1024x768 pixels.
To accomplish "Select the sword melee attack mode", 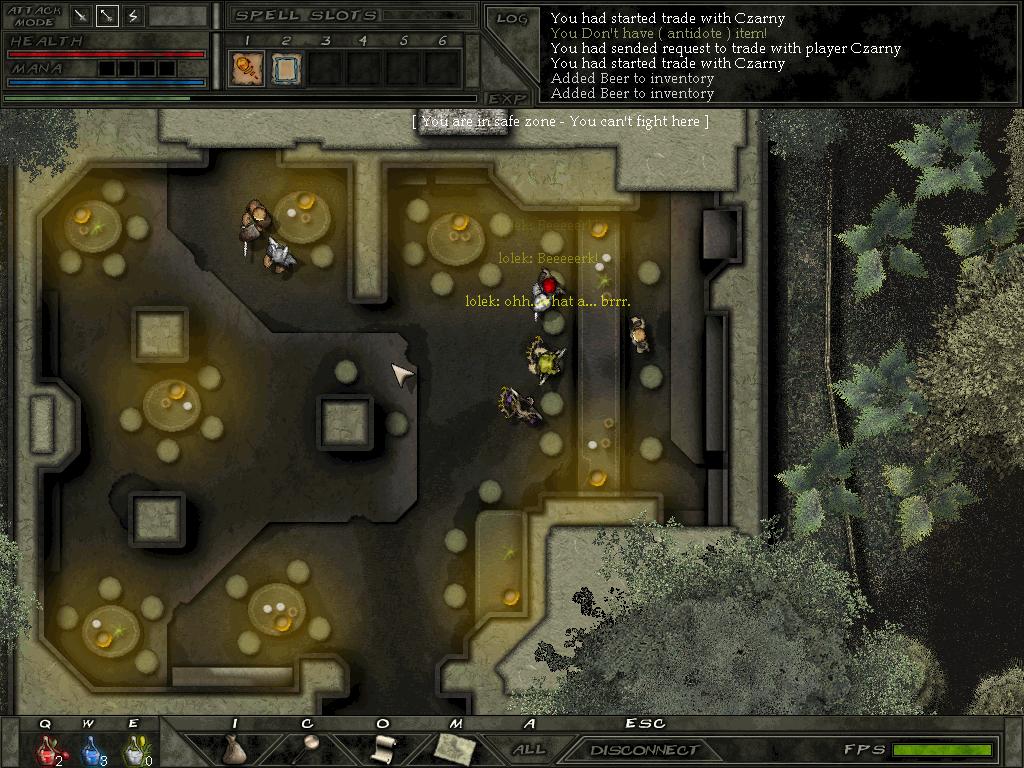I will click(x=82, y=16).
